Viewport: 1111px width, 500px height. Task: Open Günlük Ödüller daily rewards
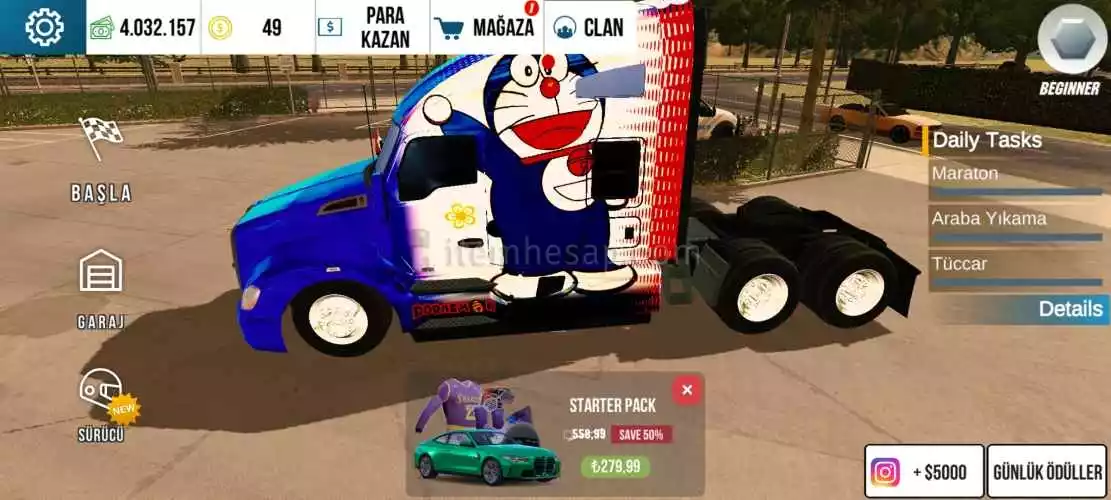(1048, 471)
